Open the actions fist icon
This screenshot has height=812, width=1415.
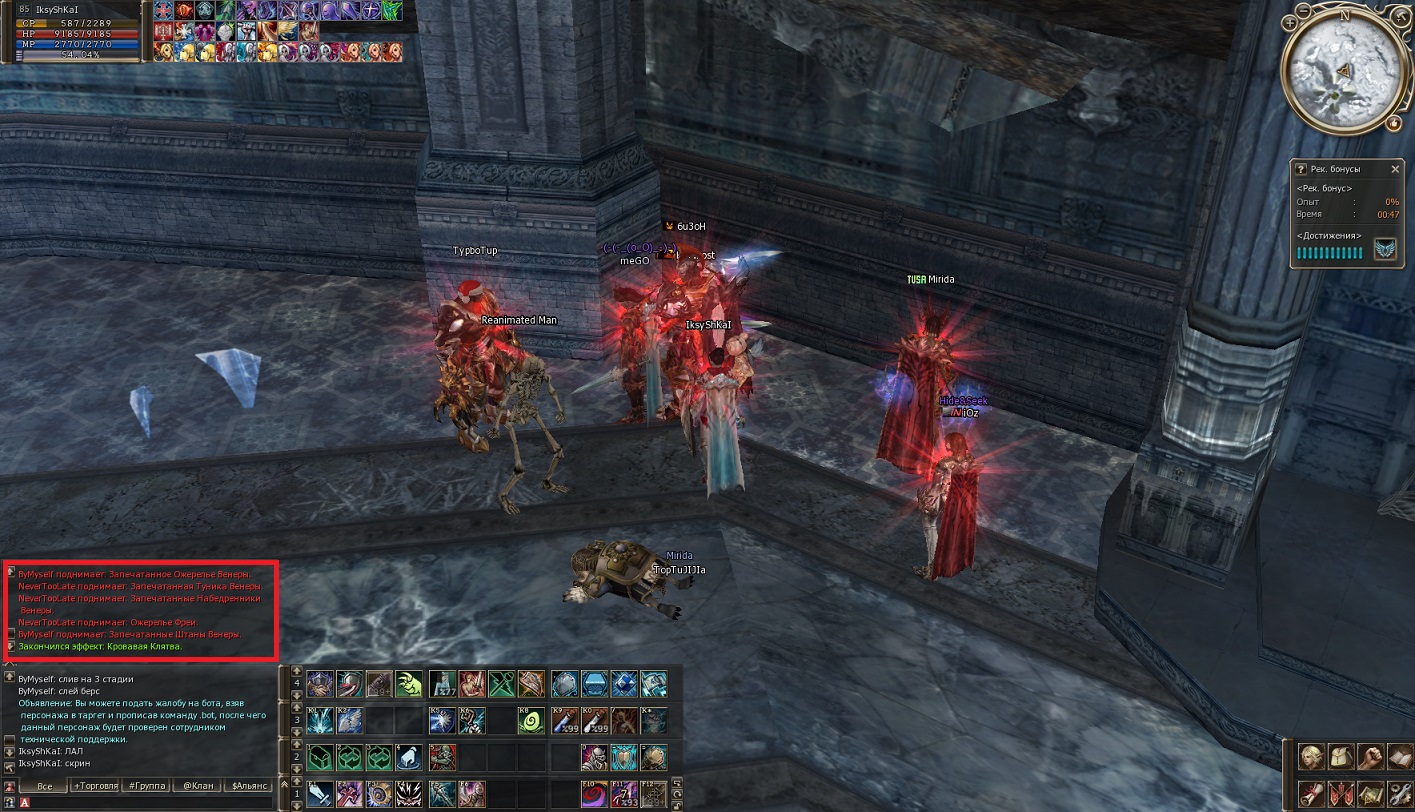tap(1369, 756)
